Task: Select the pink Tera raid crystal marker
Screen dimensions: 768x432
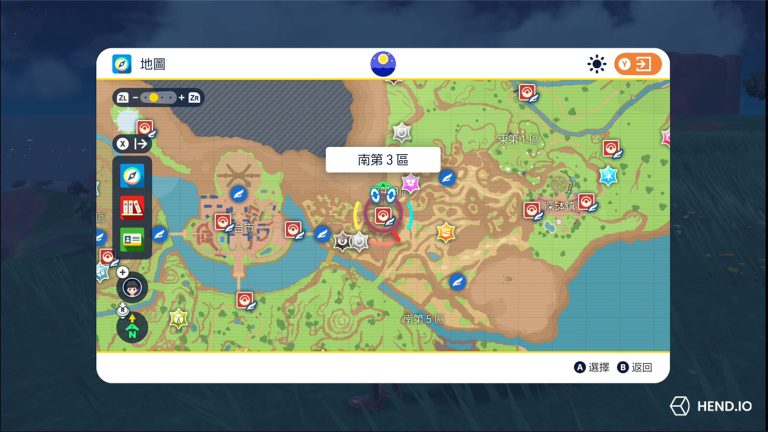Action: [x=409, y=183]
